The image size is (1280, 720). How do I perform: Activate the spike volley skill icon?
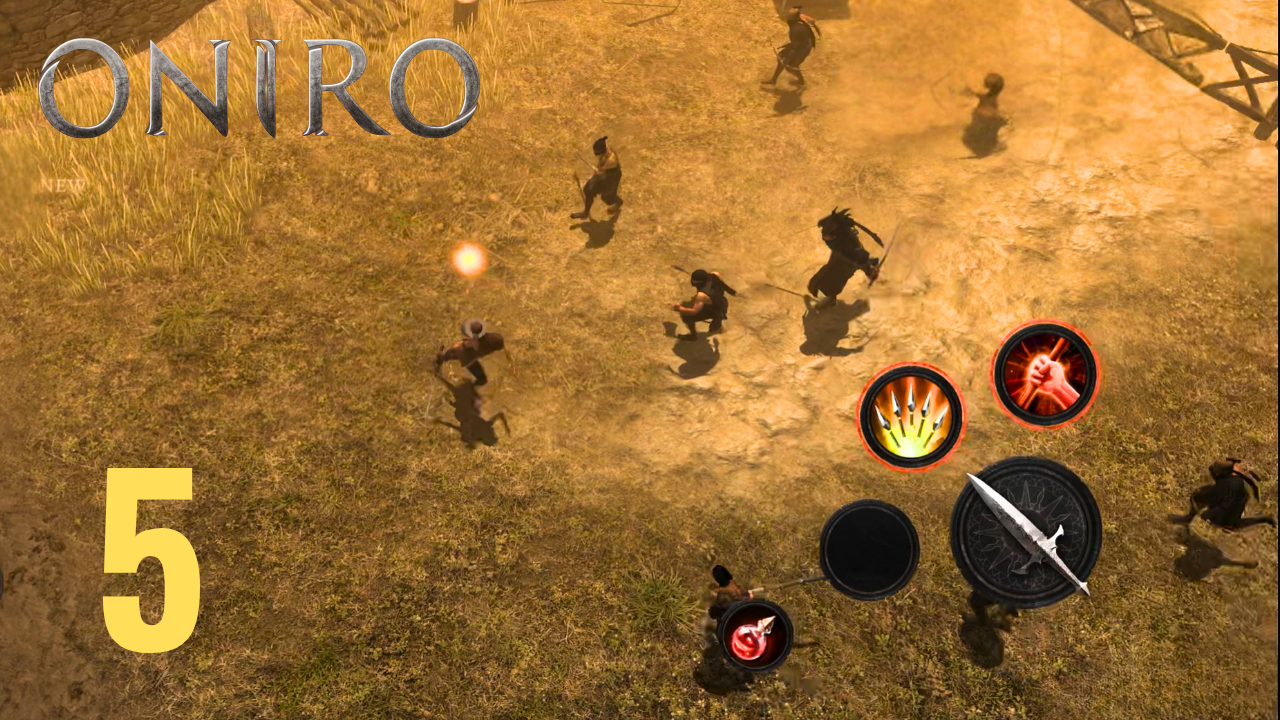(x=910, y=415)
